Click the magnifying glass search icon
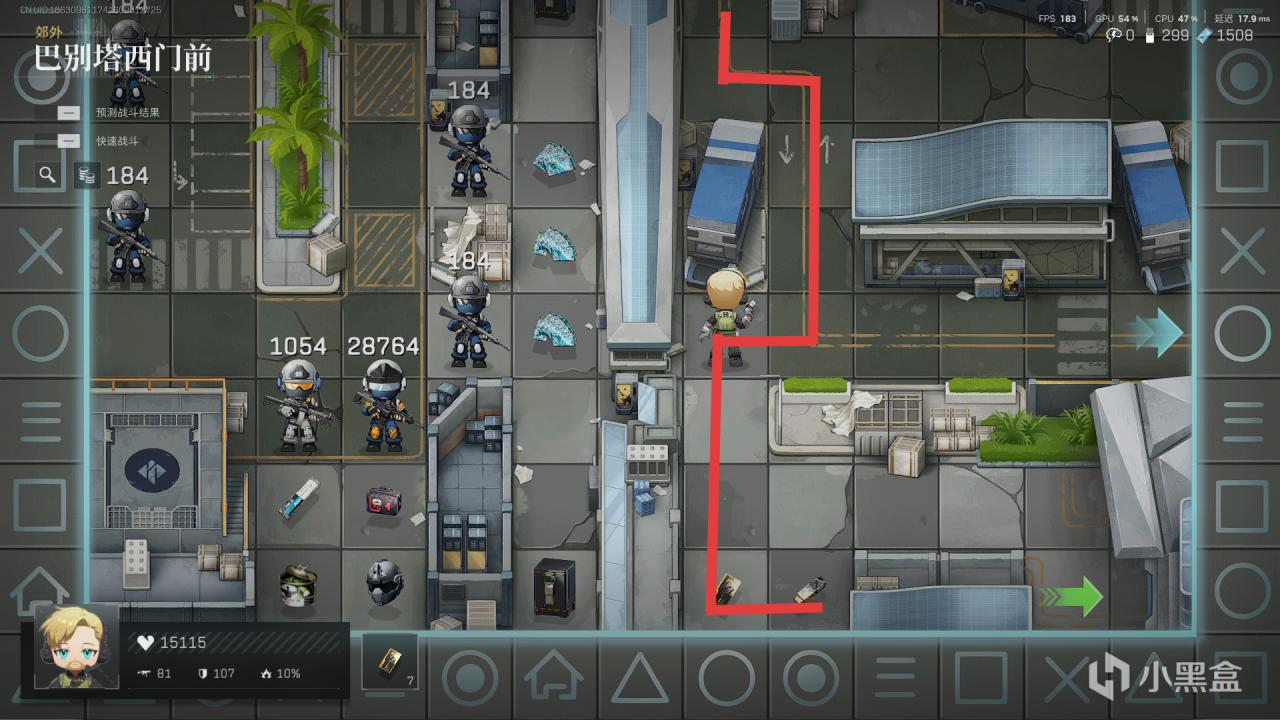This screenshot has height=720, width=1280. pos(47,175)
